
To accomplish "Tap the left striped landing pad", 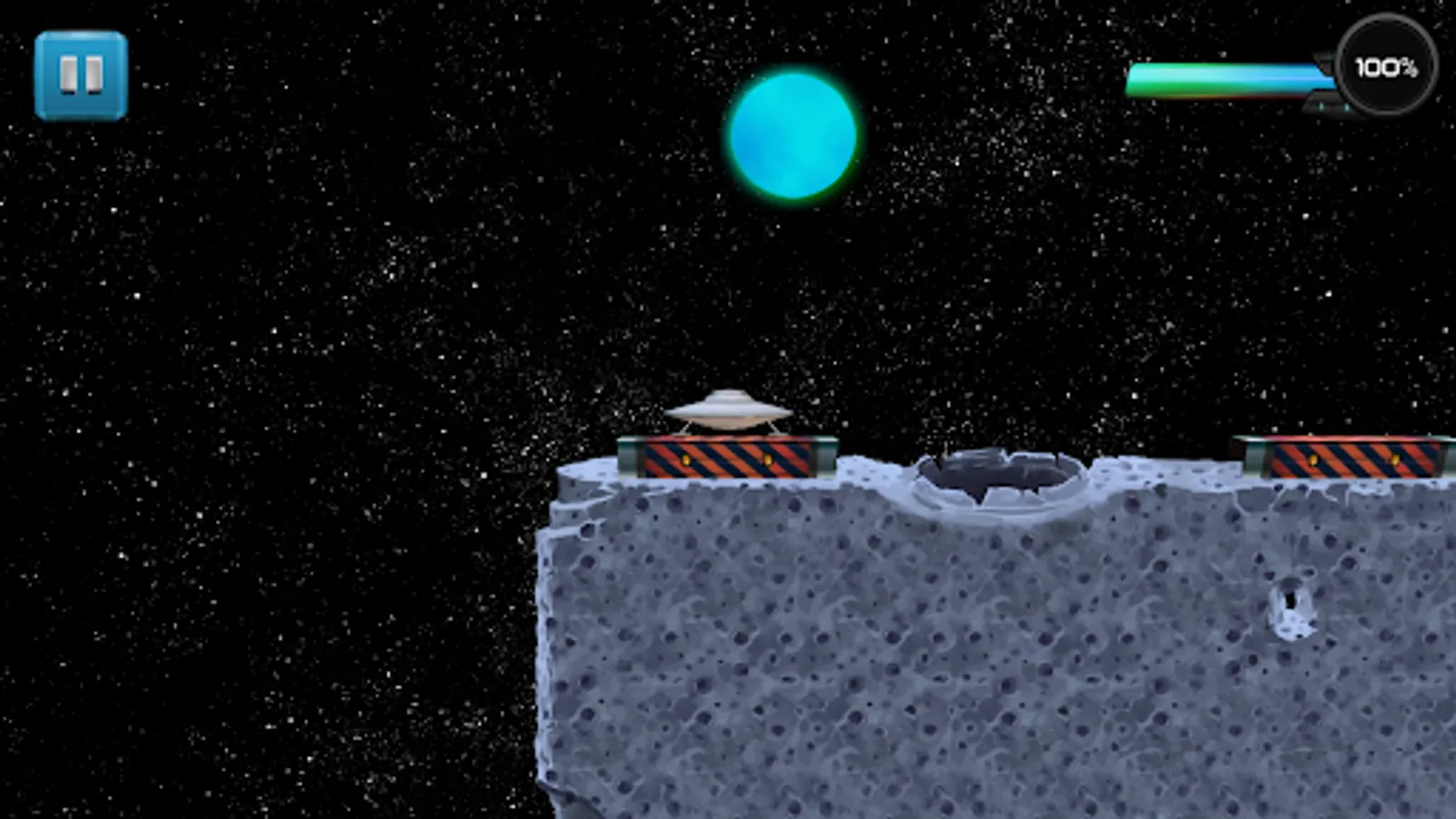I will coord(728,460).
